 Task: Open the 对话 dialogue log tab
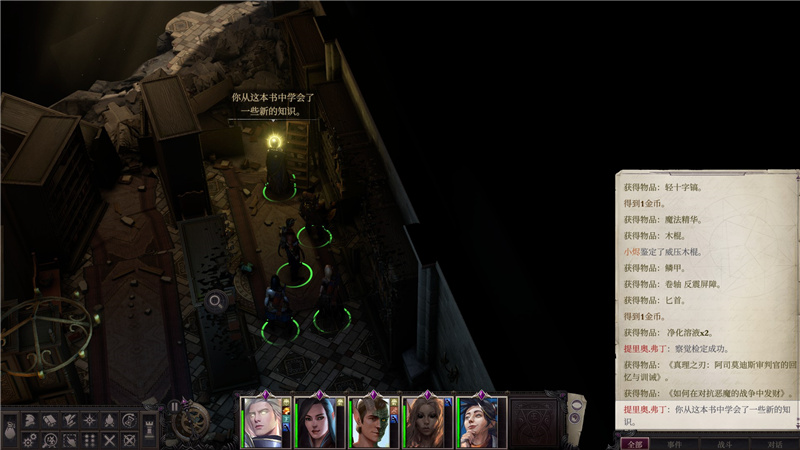(775, 443)
